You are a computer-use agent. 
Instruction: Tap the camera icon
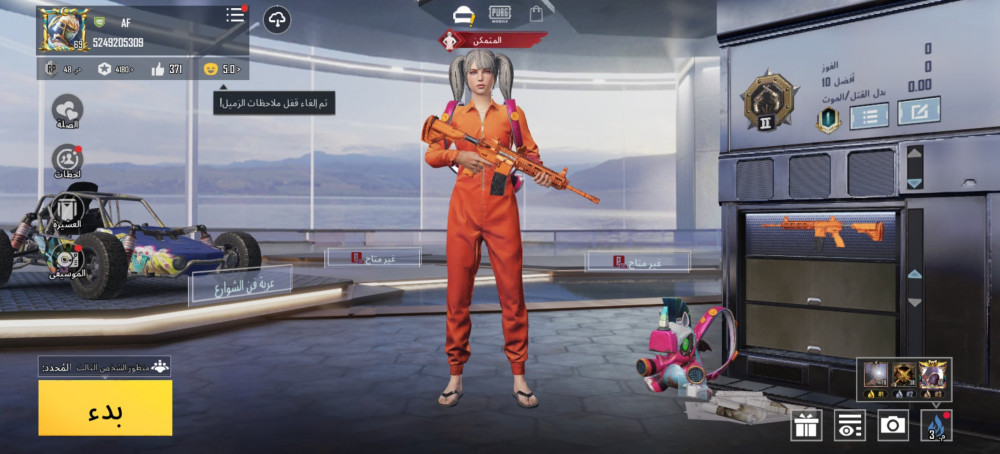click(x=893, y=425)
